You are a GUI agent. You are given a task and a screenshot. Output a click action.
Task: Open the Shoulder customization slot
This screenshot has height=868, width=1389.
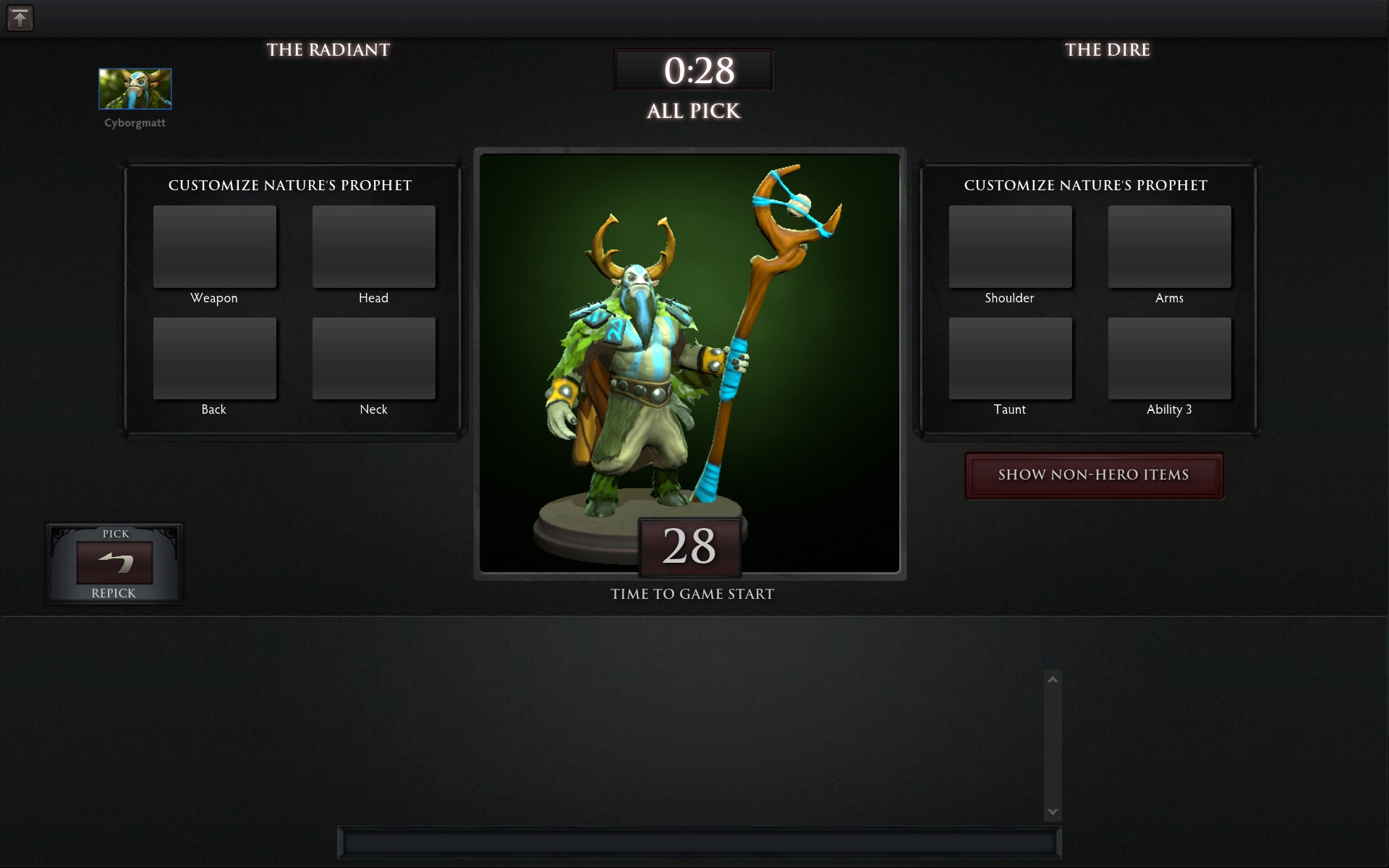pyautogui.click(x=1010, y=247)
